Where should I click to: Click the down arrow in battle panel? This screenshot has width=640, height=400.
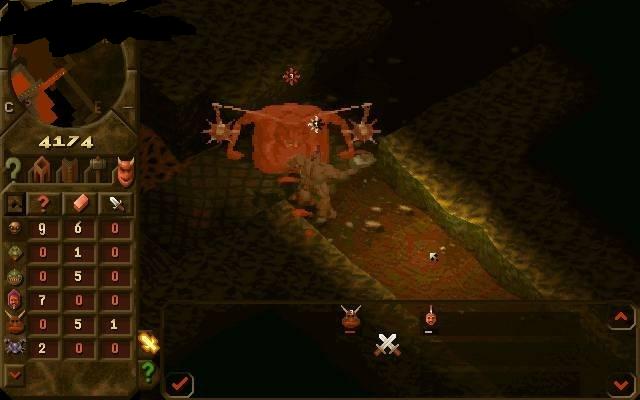tap(621, 383)
